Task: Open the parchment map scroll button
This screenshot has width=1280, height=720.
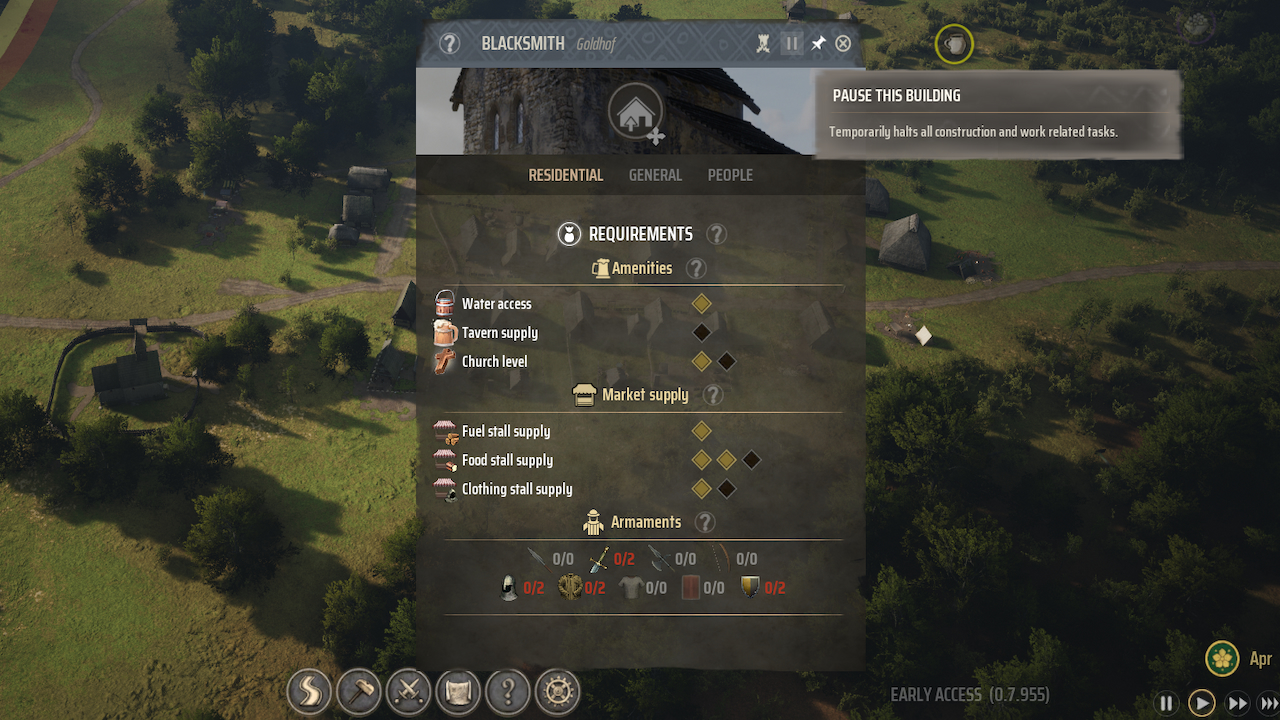Action: 458,690
